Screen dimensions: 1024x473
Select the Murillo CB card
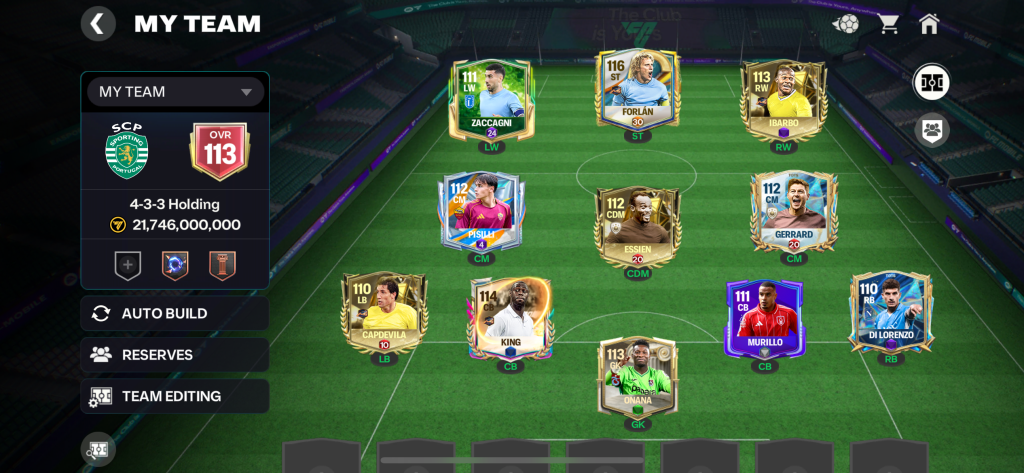coord(765,318)
